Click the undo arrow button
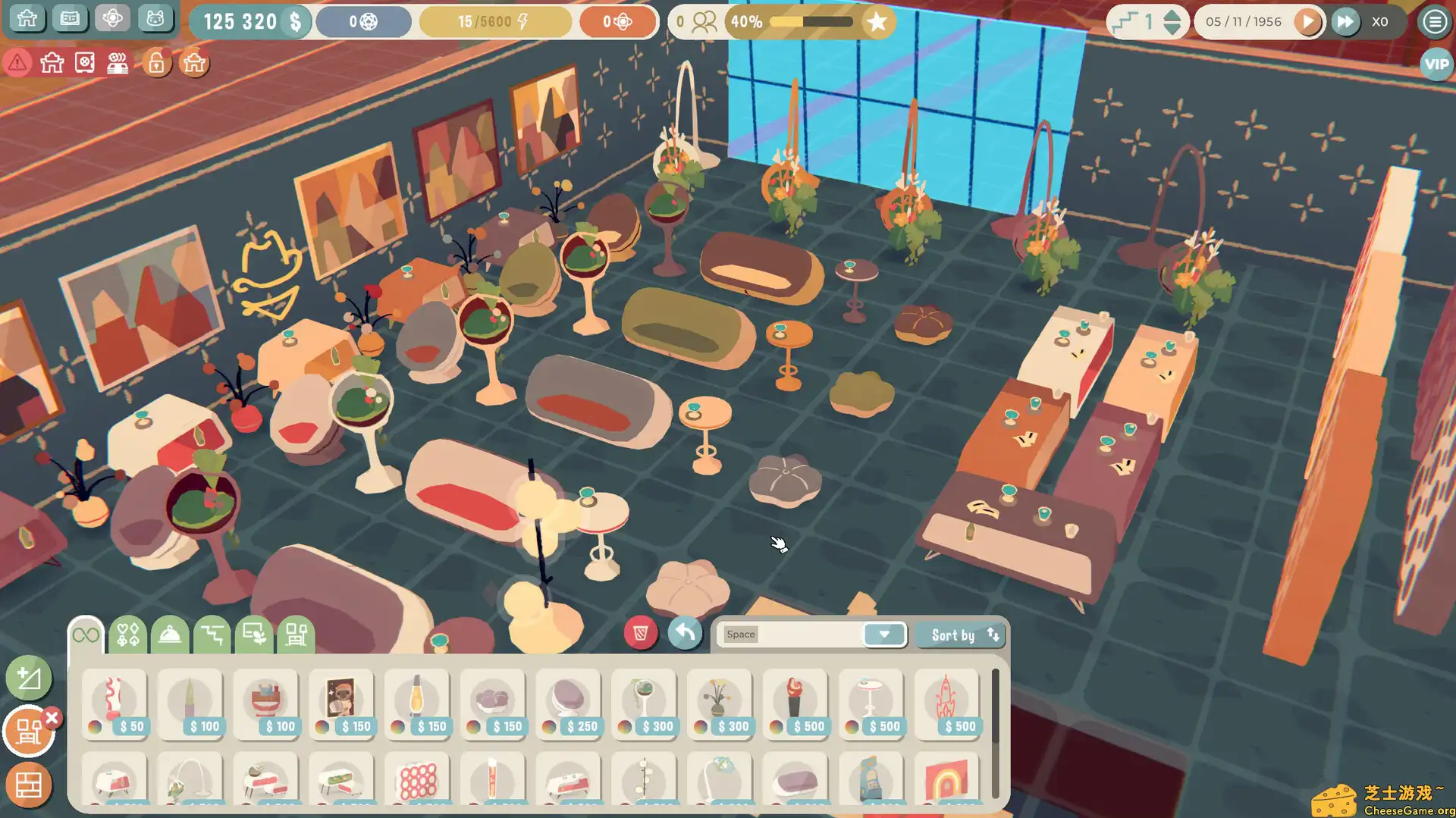The height and width of the screenshot is (818, 1456). (x=685, y=633)
